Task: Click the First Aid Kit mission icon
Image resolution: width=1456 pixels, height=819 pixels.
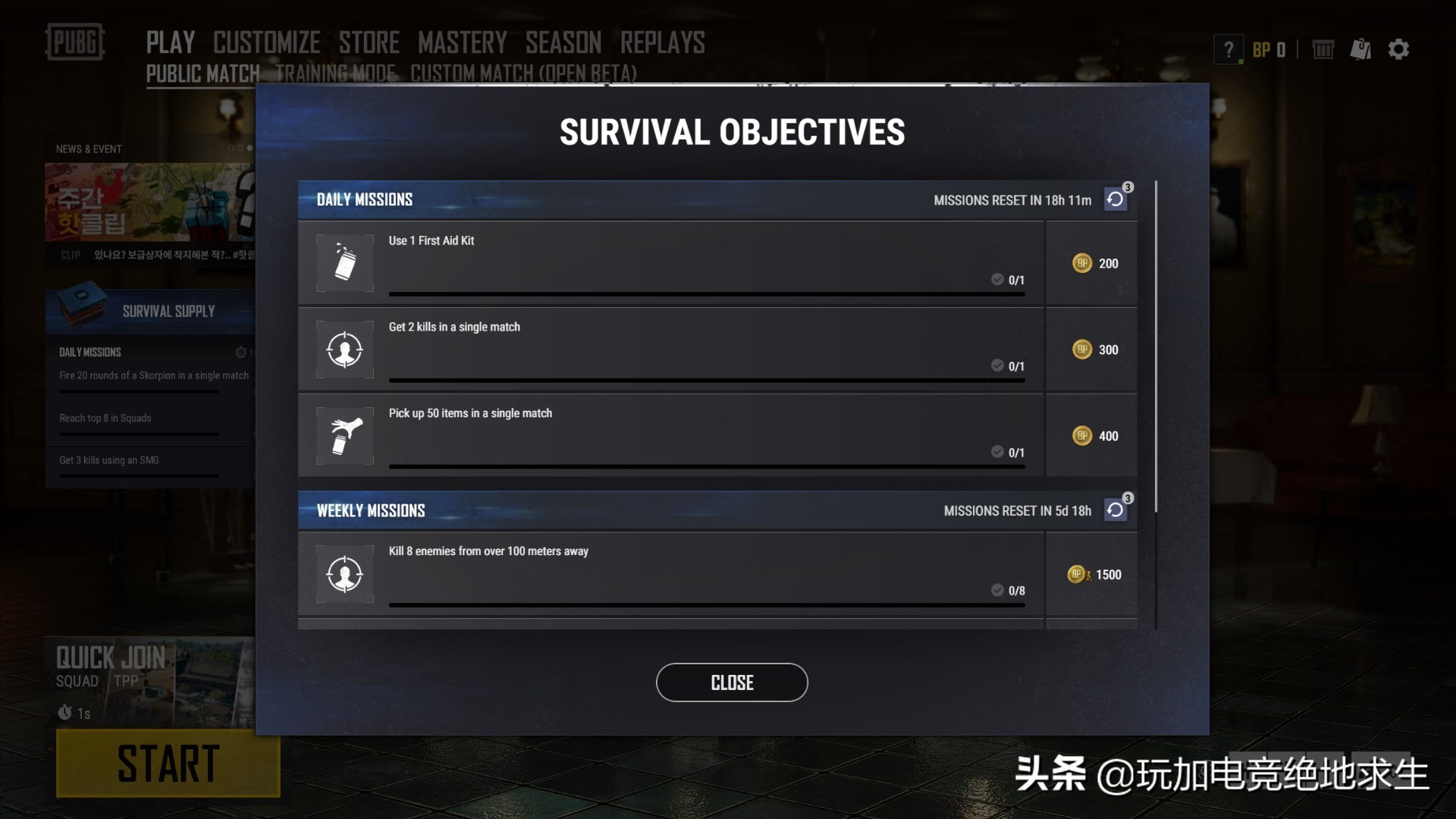Action: click(x=344, y=262)
